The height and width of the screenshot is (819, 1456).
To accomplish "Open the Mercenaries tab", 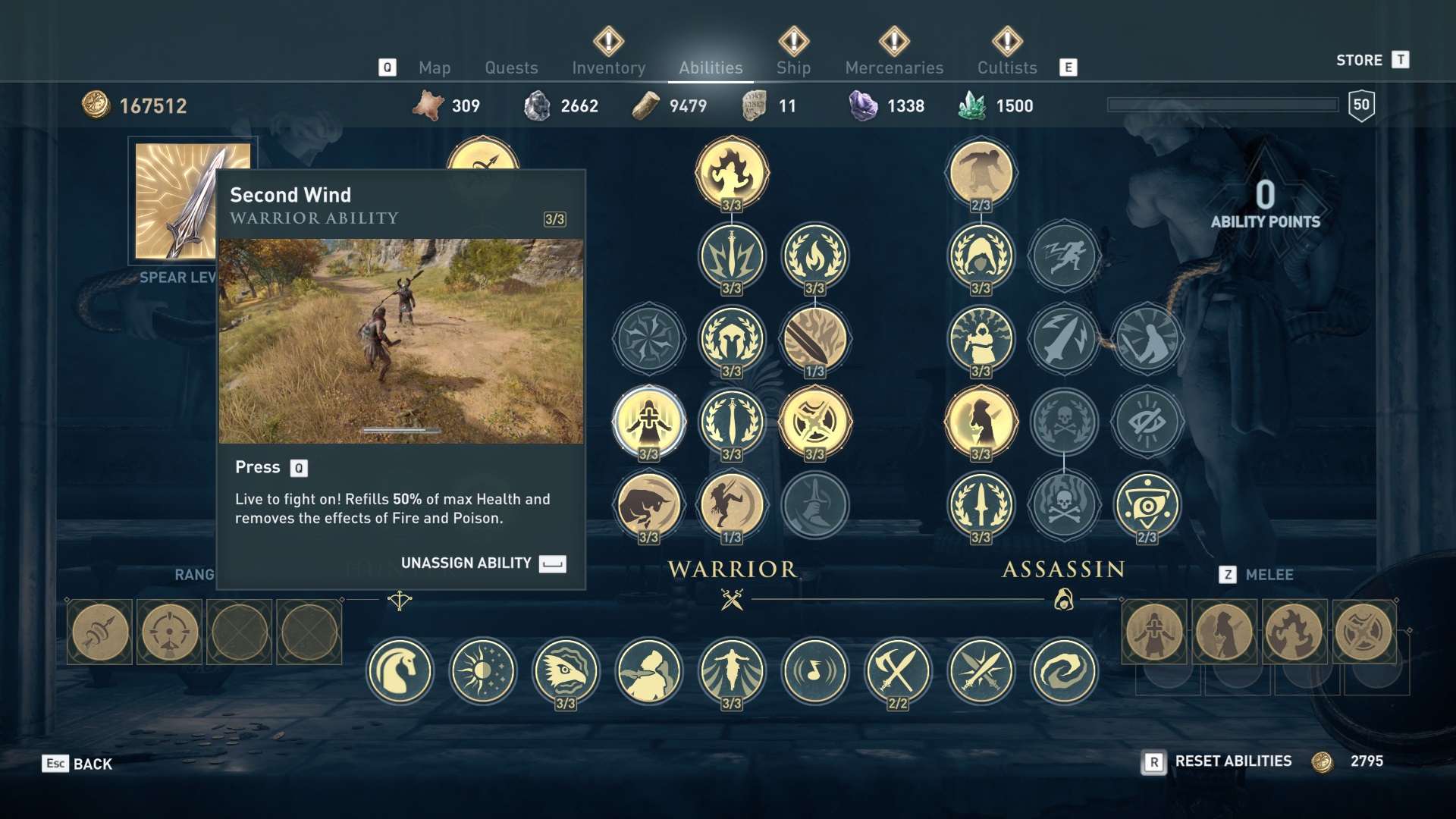I will [x=894, y=67].
